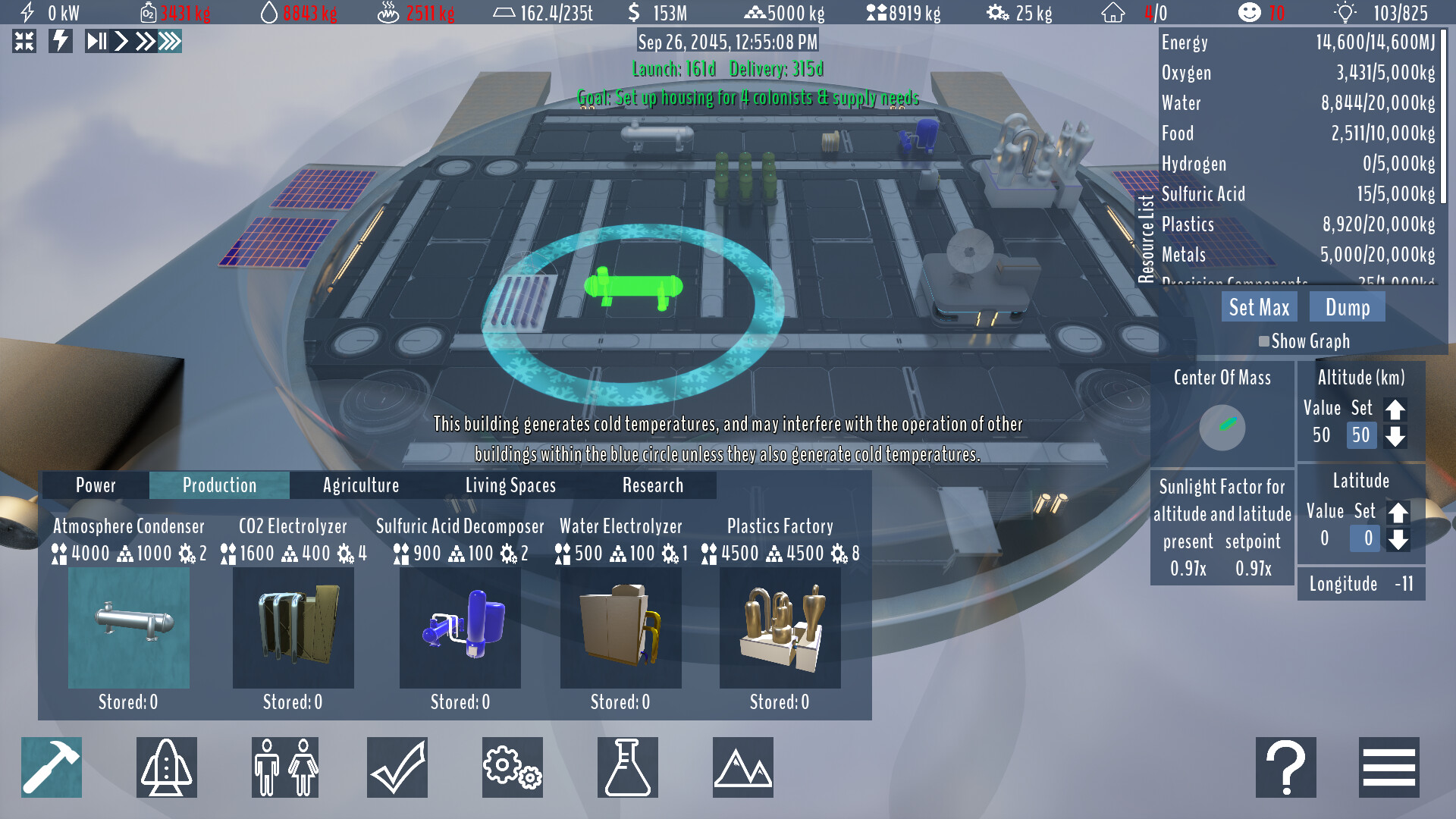The image size is (1456, 819).
Task: Collapse the top-left HUD with shrink arrows
Action: (x=25, y=42)
